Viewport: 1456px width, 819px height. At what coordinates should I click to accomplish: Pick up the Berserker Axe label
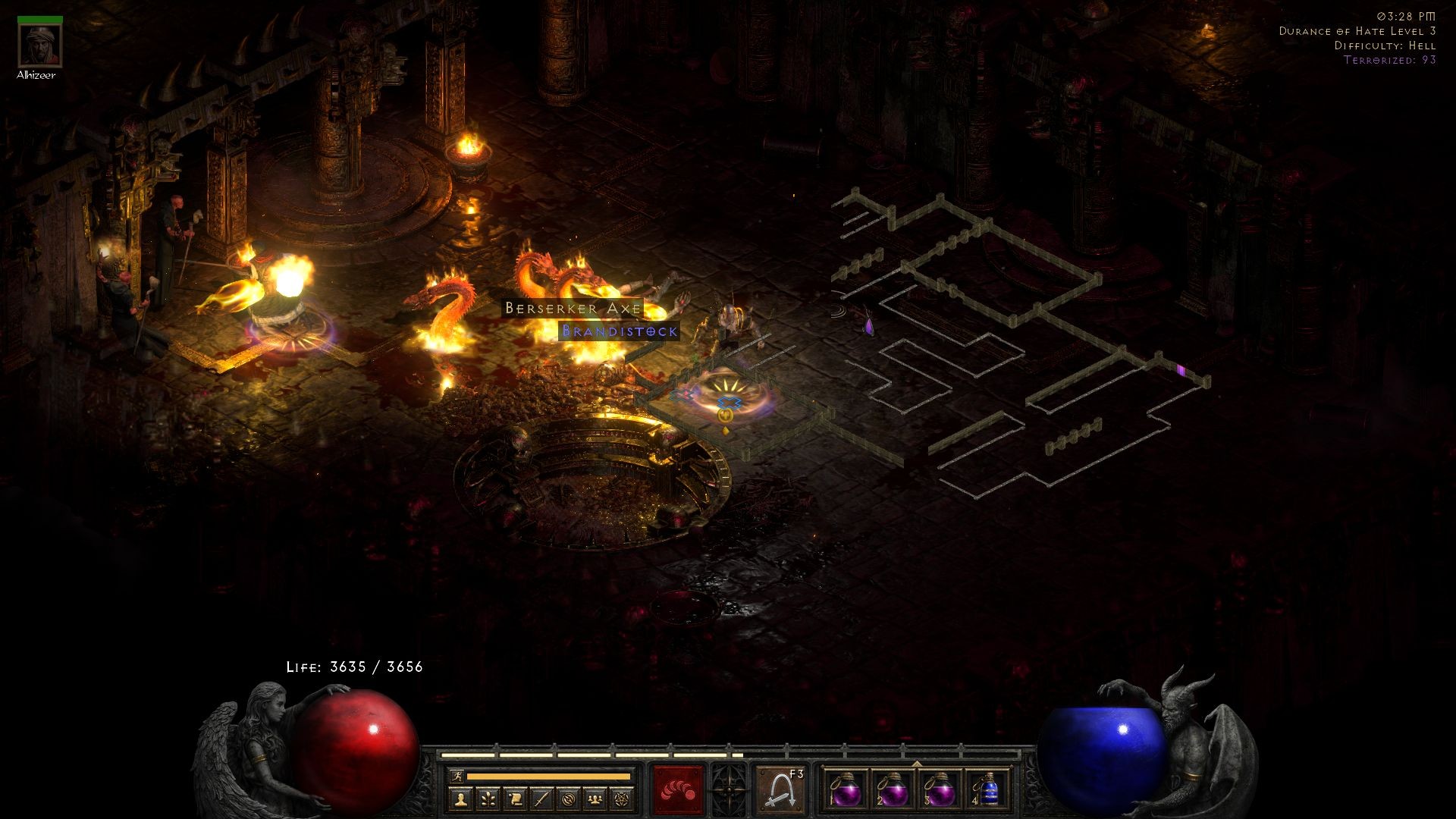[x=572, y=309]
